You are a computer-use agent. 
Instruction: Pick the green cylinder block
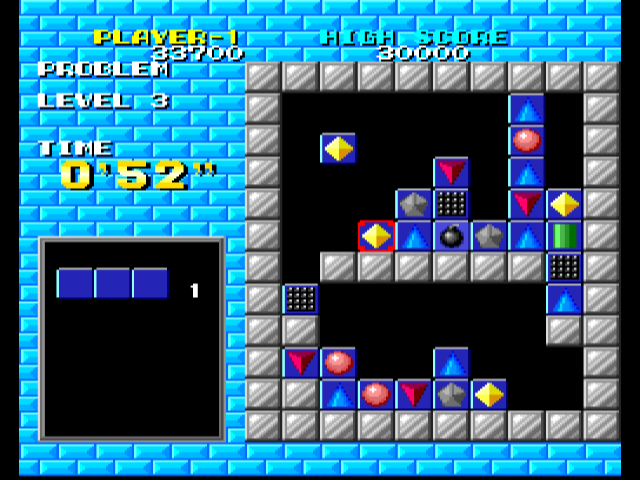pyautogui.click(x=565, y=236)
